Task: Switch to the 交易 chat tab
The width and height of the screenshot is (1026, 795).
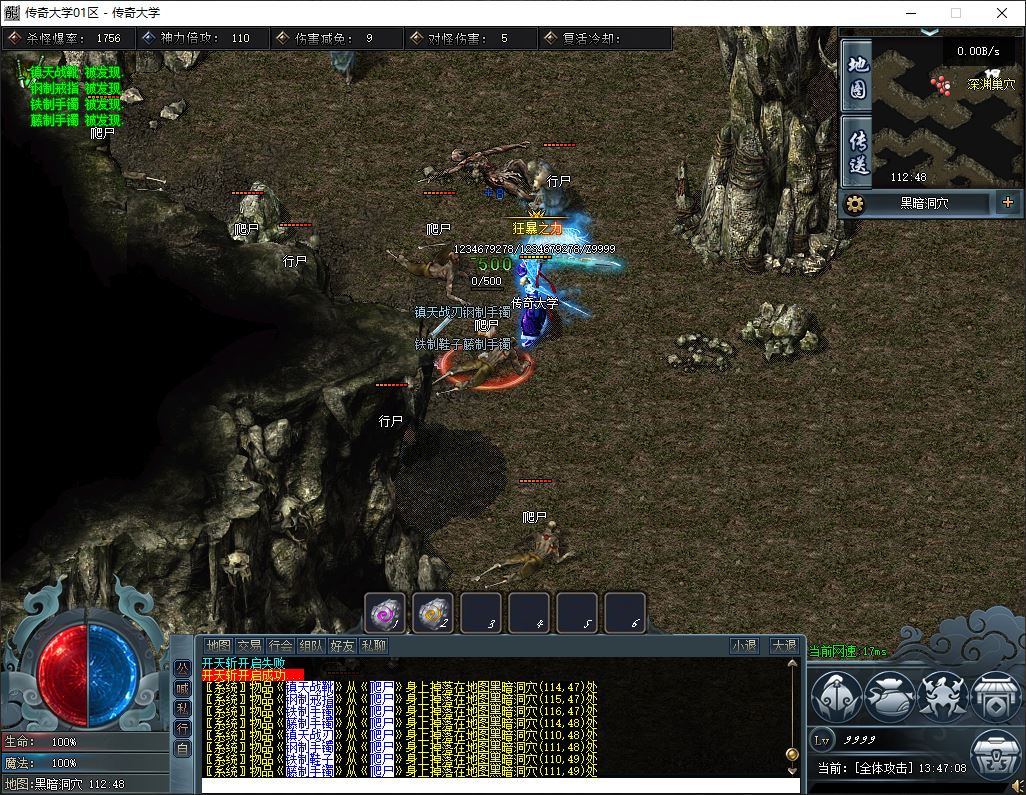Action: click(249, 646)
